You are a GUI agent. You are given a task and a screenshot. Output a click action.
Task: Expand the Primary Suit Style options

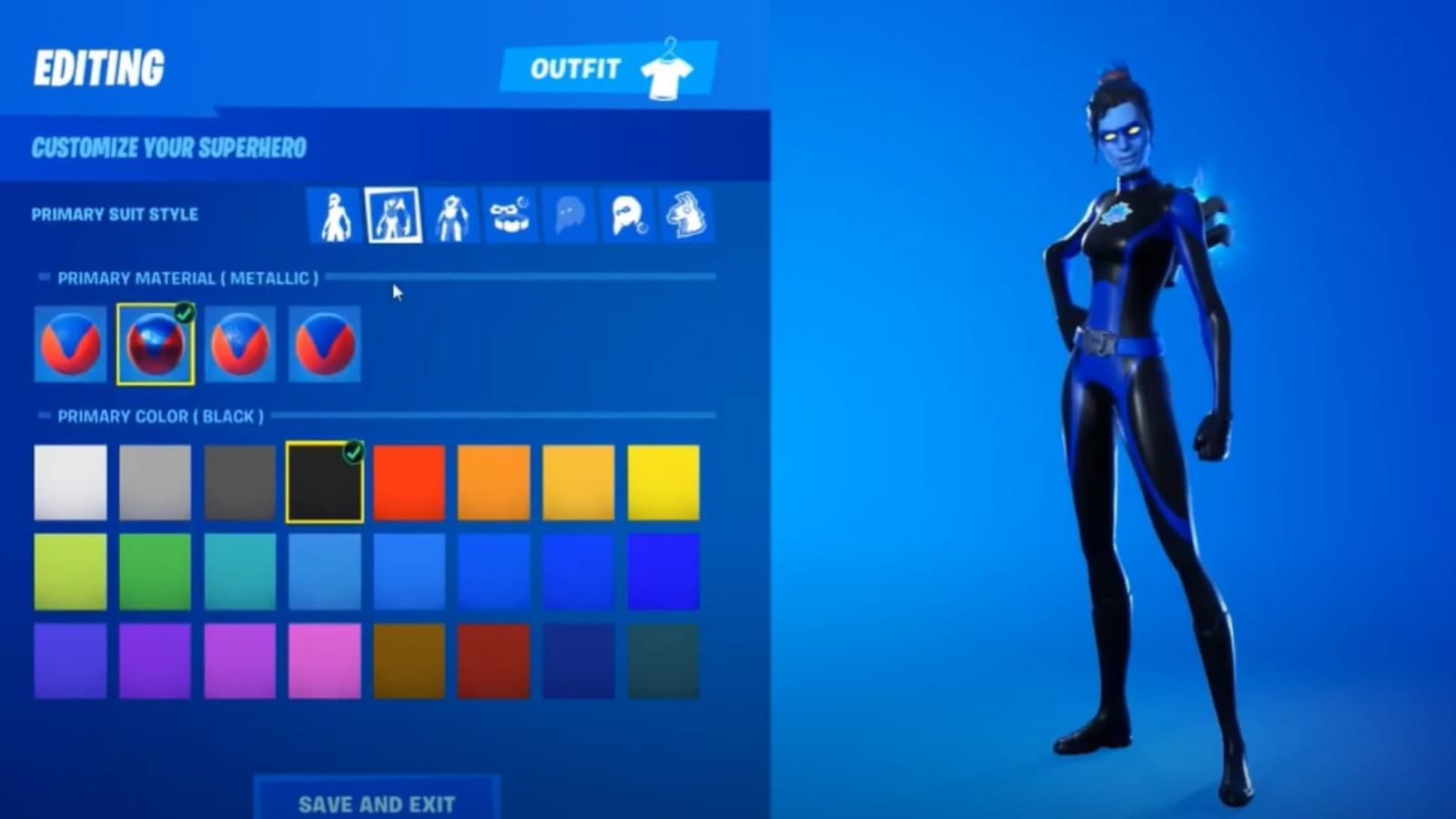click(114, 216)
